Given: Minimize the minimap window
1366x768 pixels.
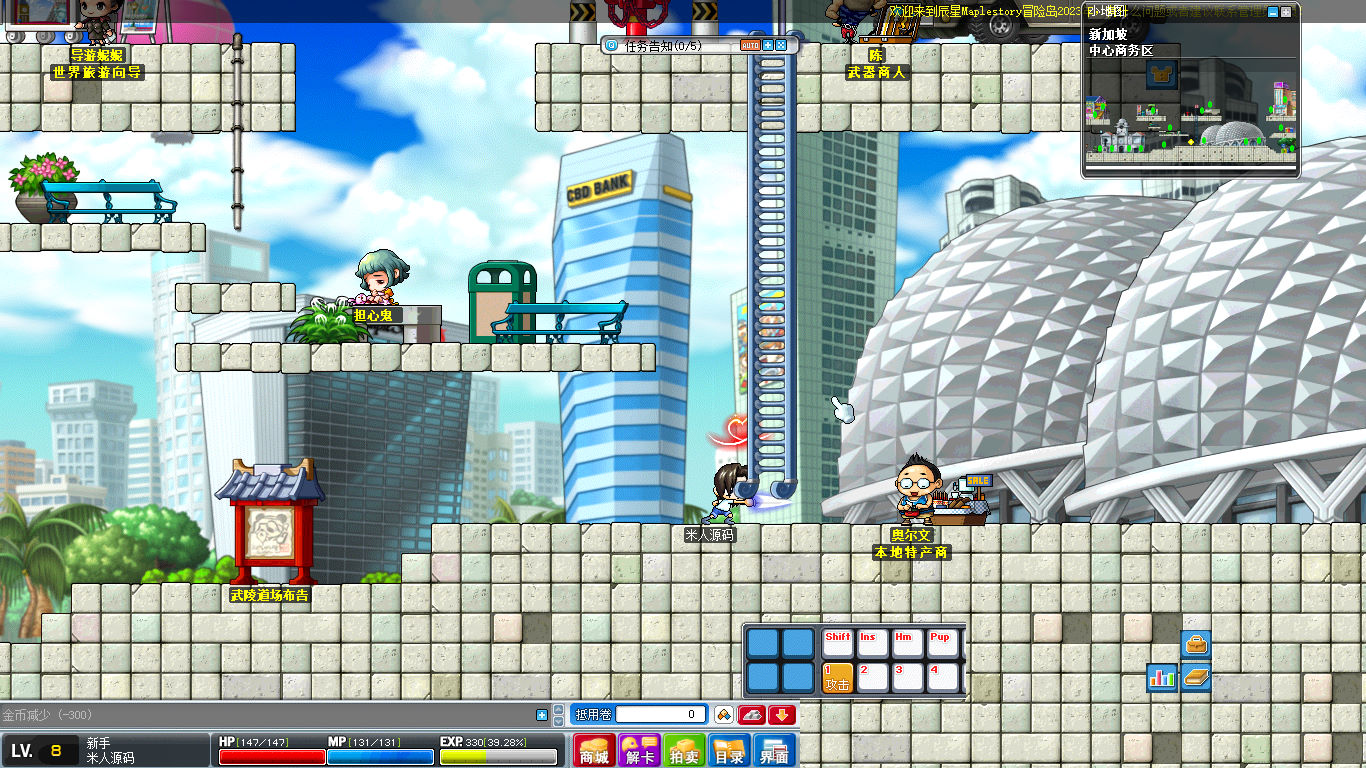Looking at the screenshot, I should [1272, 12].
